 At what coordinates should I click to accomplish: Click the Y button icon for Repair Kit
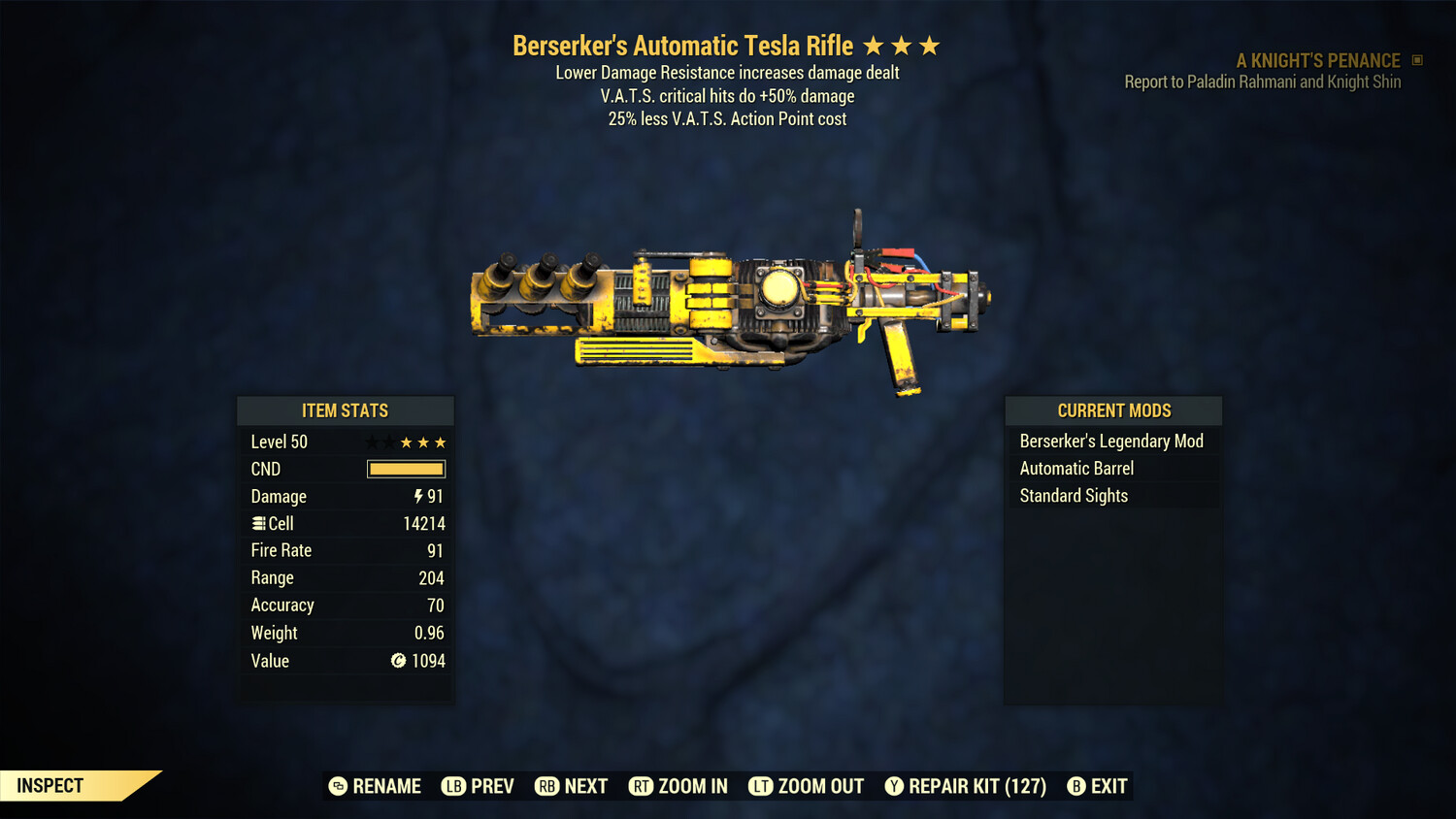click(x=894, y=786)
